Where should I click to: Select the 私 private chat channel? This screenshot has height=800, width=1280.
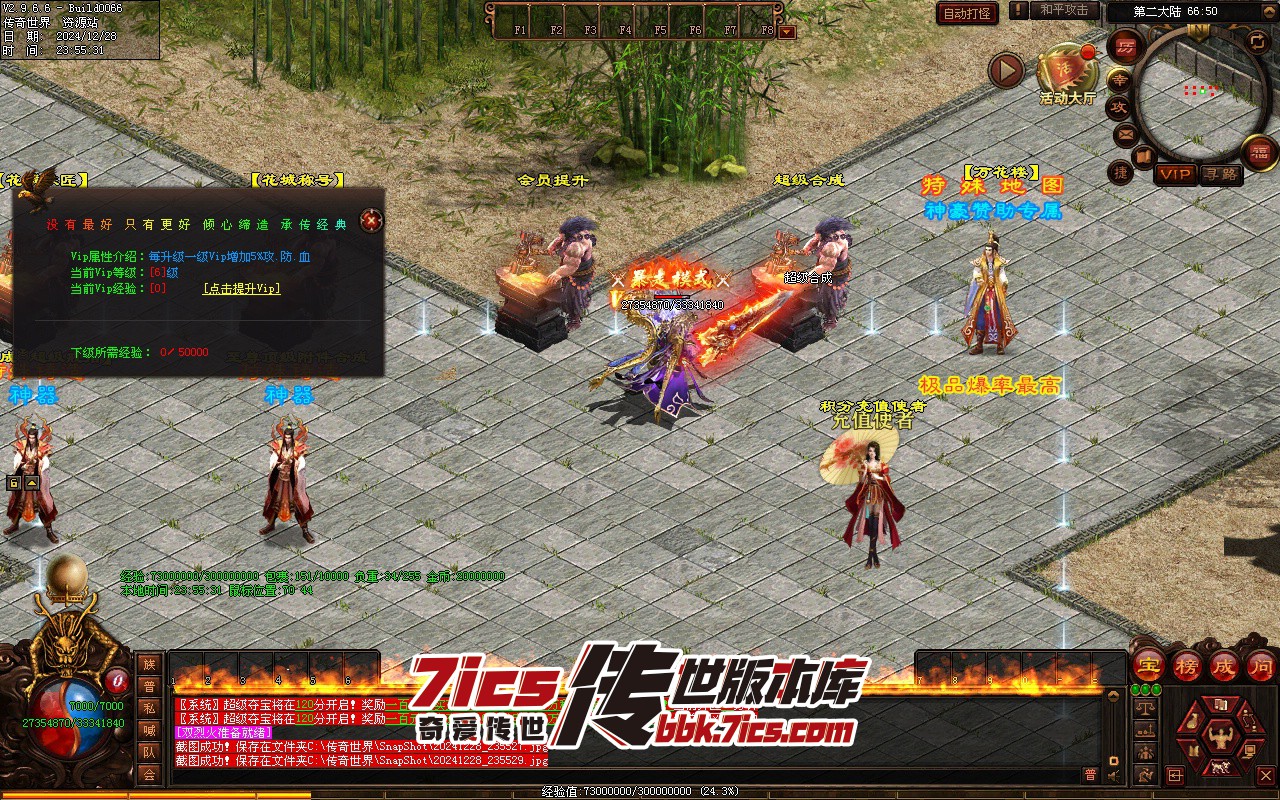[149, 708]
